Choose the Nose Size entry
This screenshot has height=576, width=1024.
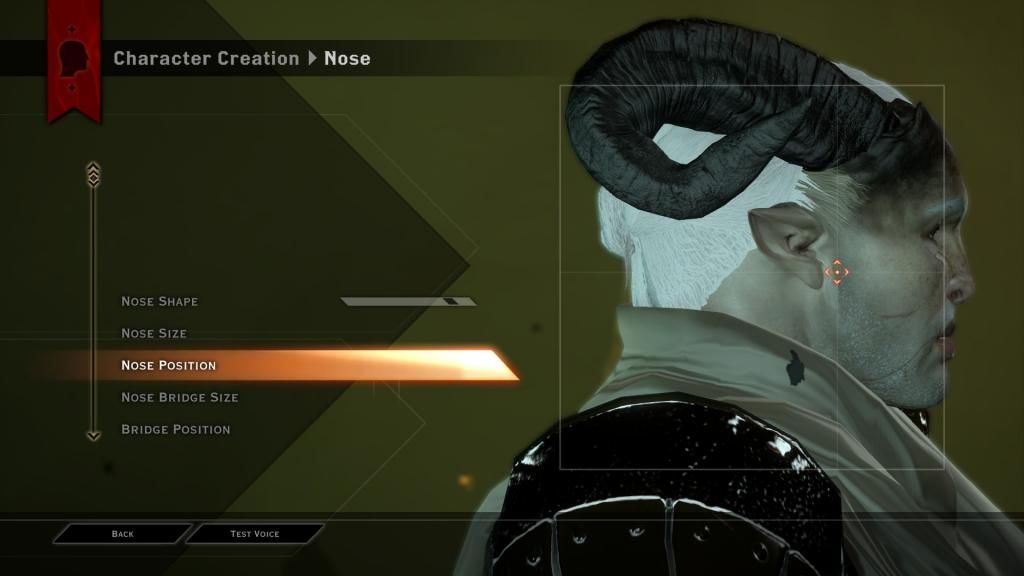click(154, 333)
